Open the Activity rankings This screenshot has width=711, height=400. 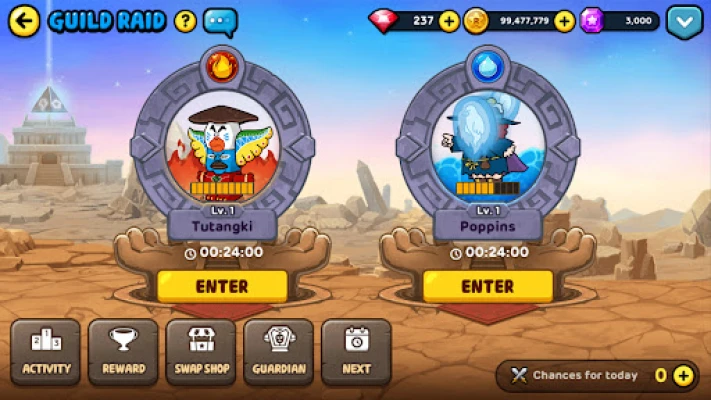(x=47, y=352)
